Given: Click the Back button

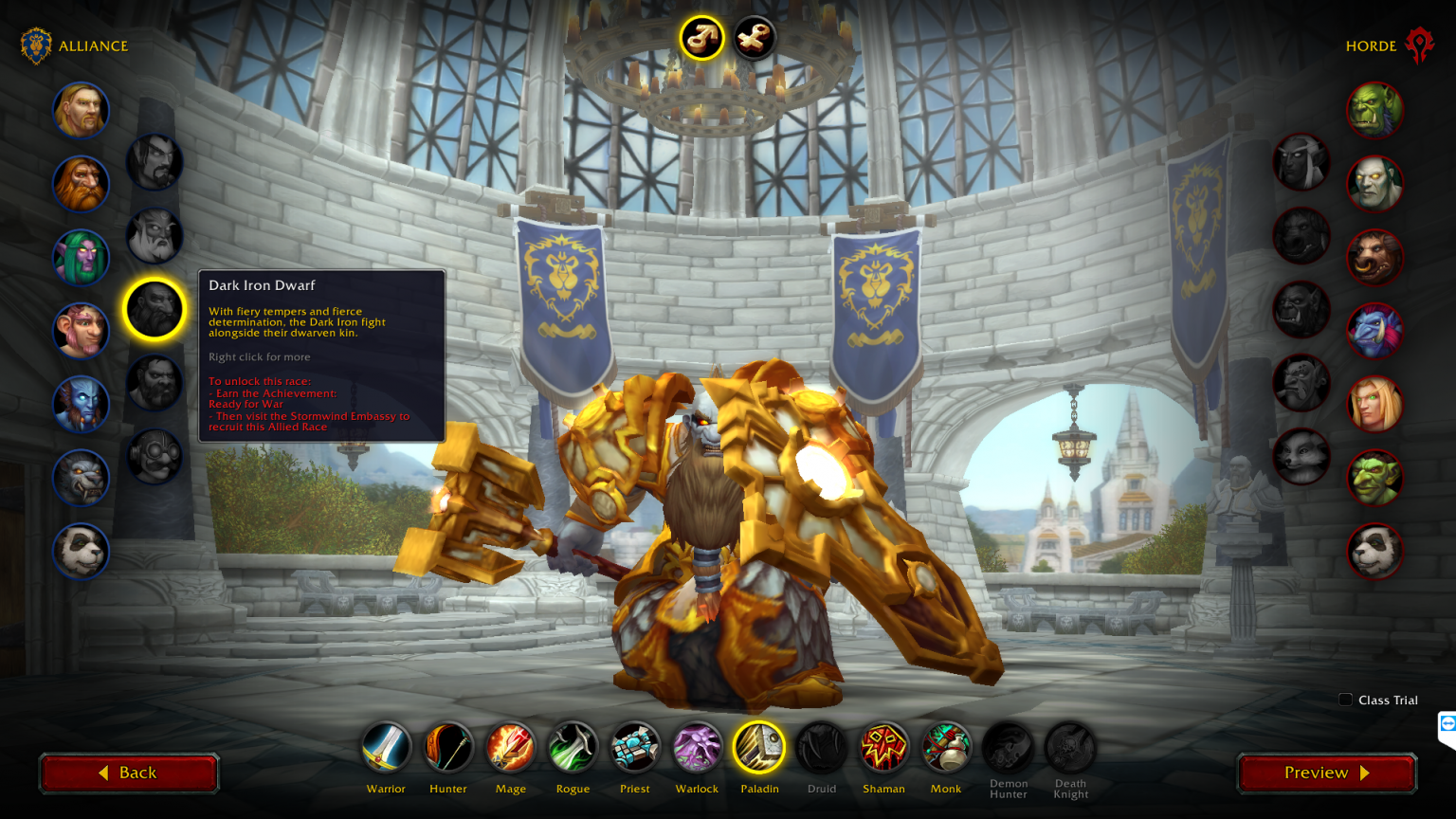Looking at the screenshot, I should click(x=129, y=773).
